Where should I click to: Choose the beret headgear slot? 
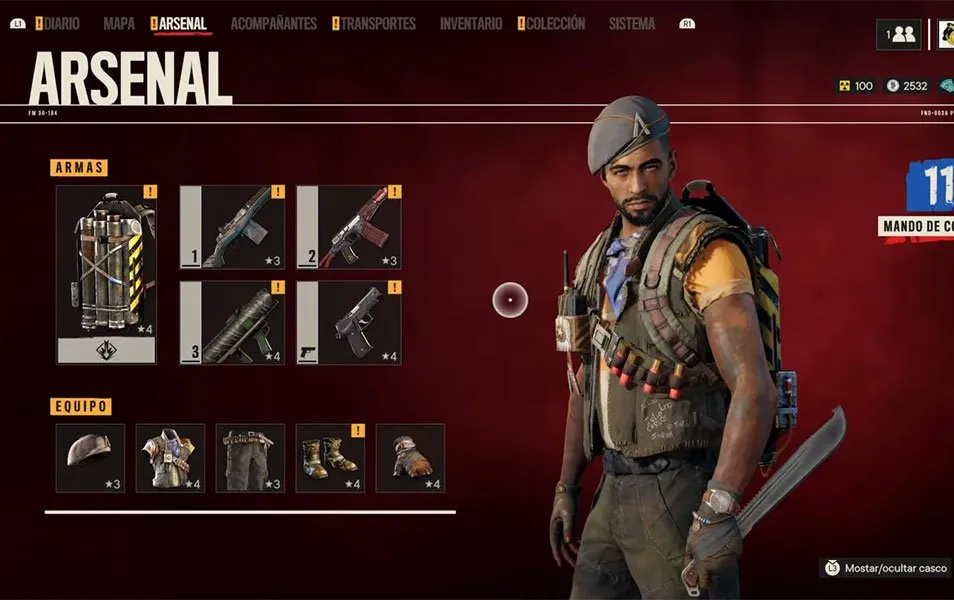90,458
